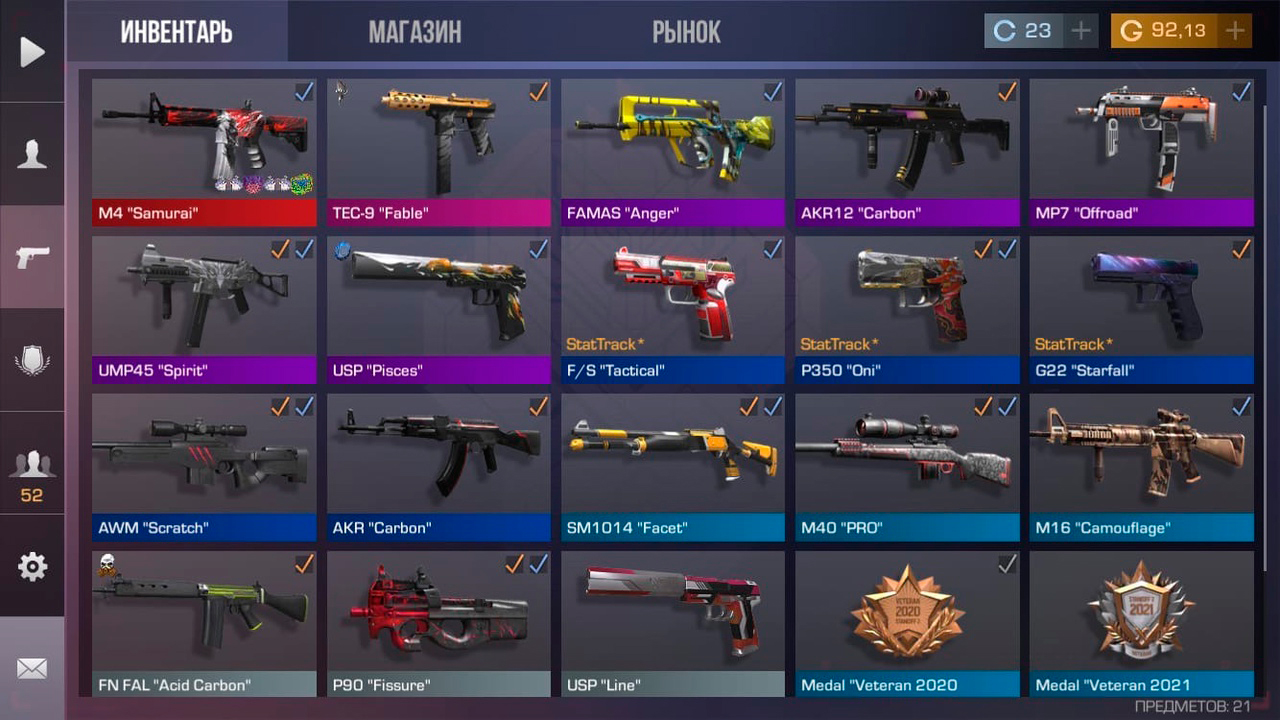
Task: Switch to the Магазин tab
Action: [x=415, y=32]
